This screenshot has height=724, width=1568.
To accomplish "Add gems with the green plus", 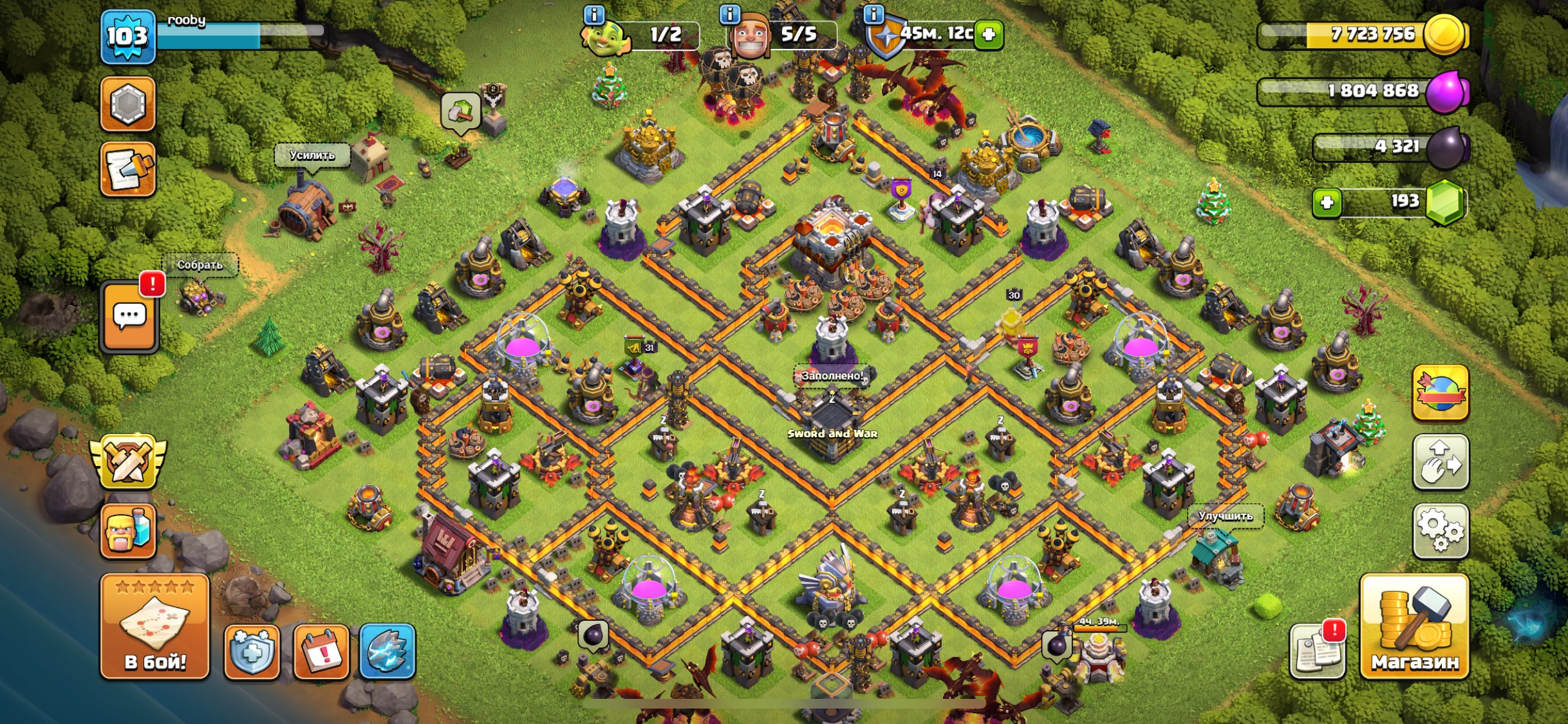I will point(1326,203).
